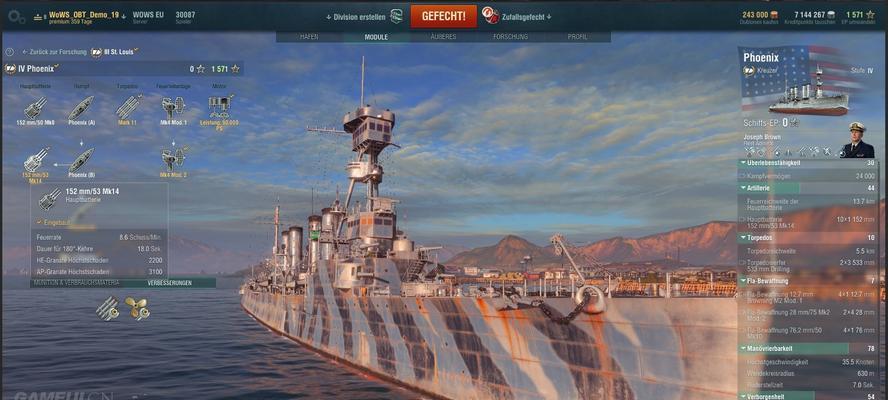This screenshot has width=888, height=400.
Task: Select the Mk4 Mod. 2 fire control module
Action: click(x=173, y=161)
